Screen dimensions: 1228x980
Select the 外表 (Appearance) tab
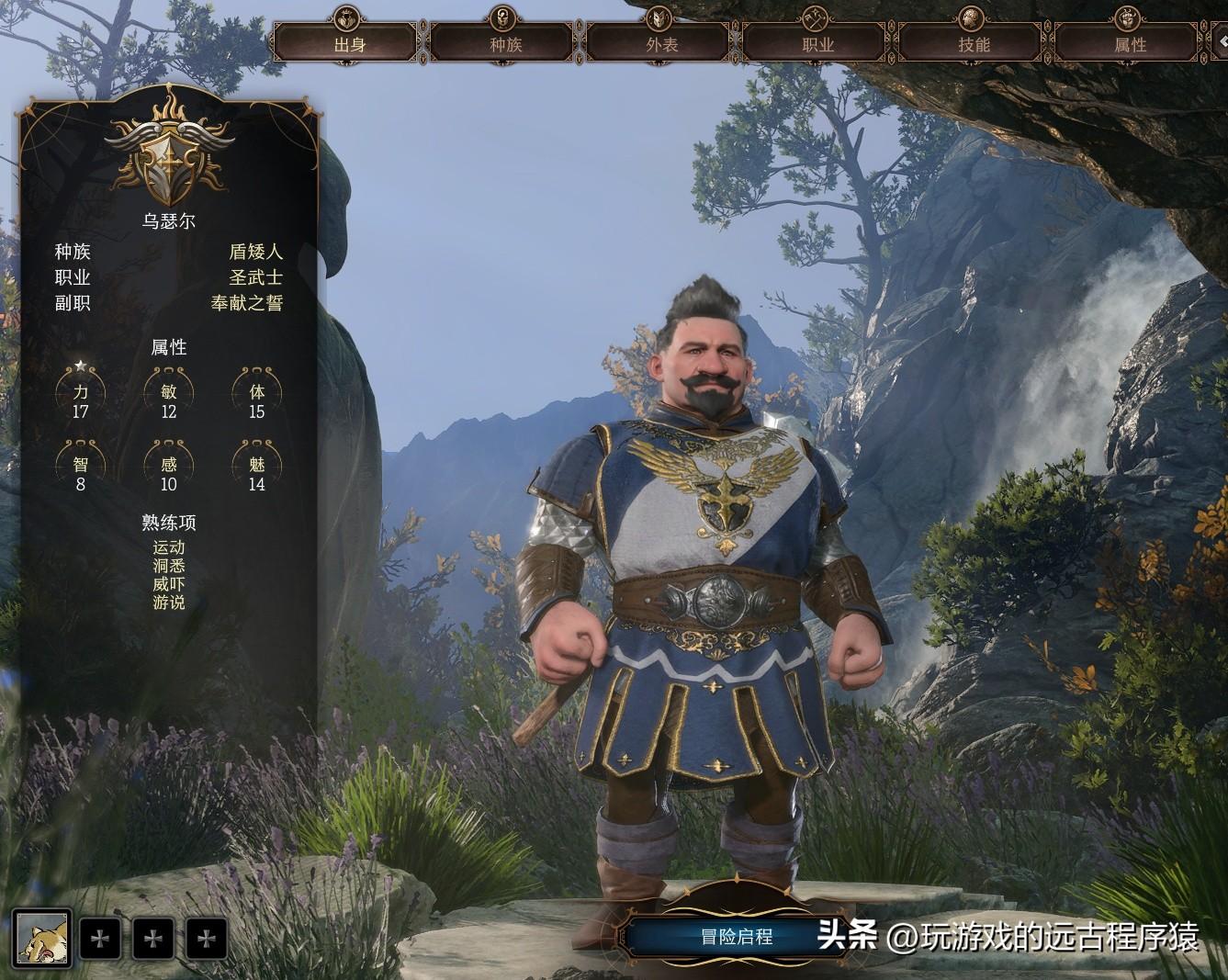(x=660, y=43)
